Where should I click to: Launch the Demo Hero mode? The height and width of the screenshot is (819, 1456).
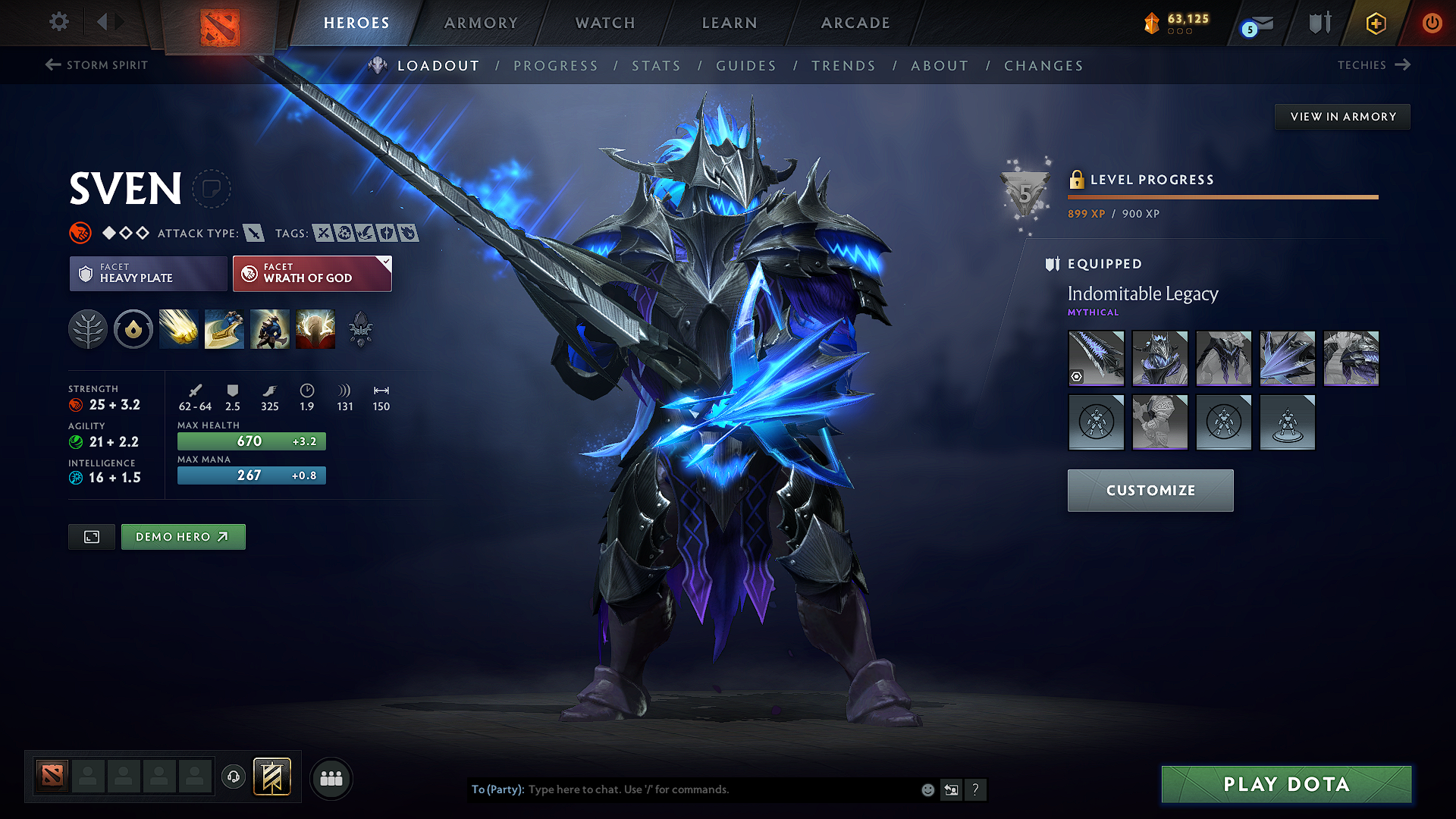tap(183, 537)
